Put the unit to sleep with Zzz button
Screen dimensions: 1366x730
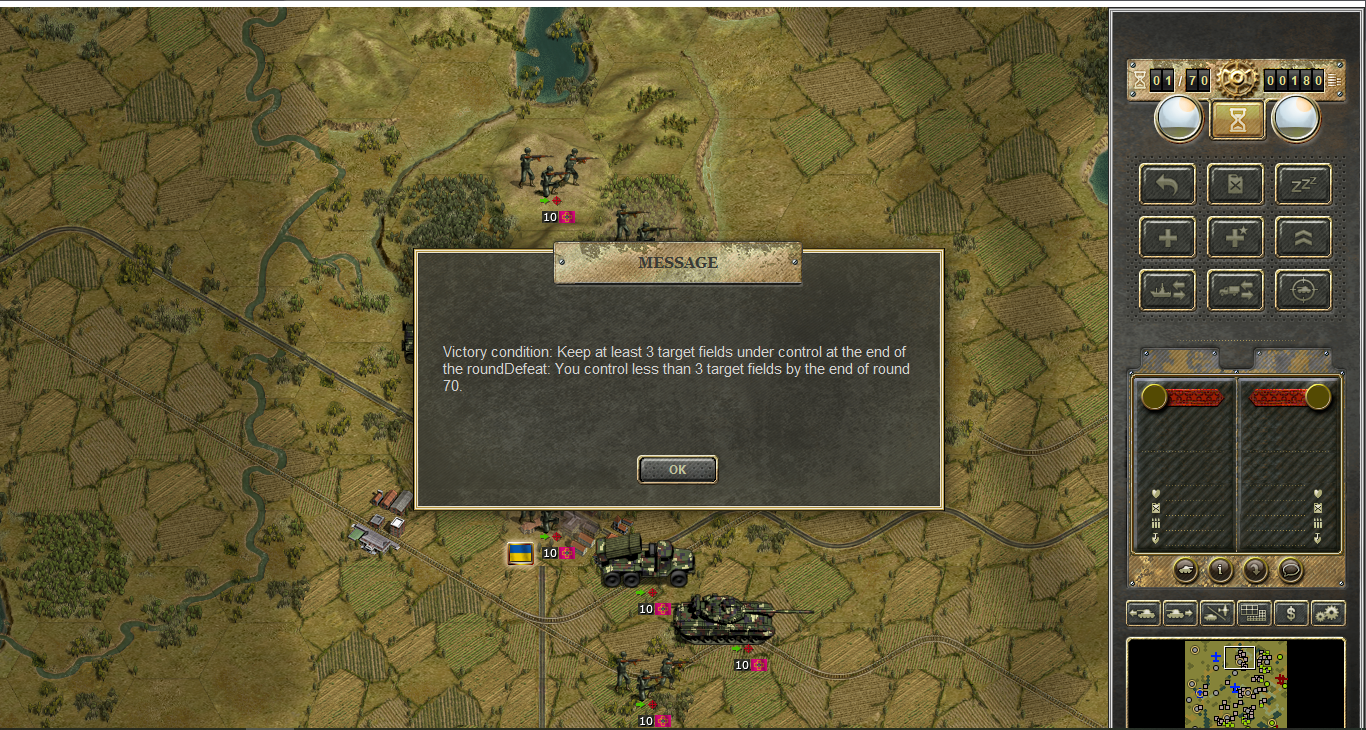[x=1303, y=184]
